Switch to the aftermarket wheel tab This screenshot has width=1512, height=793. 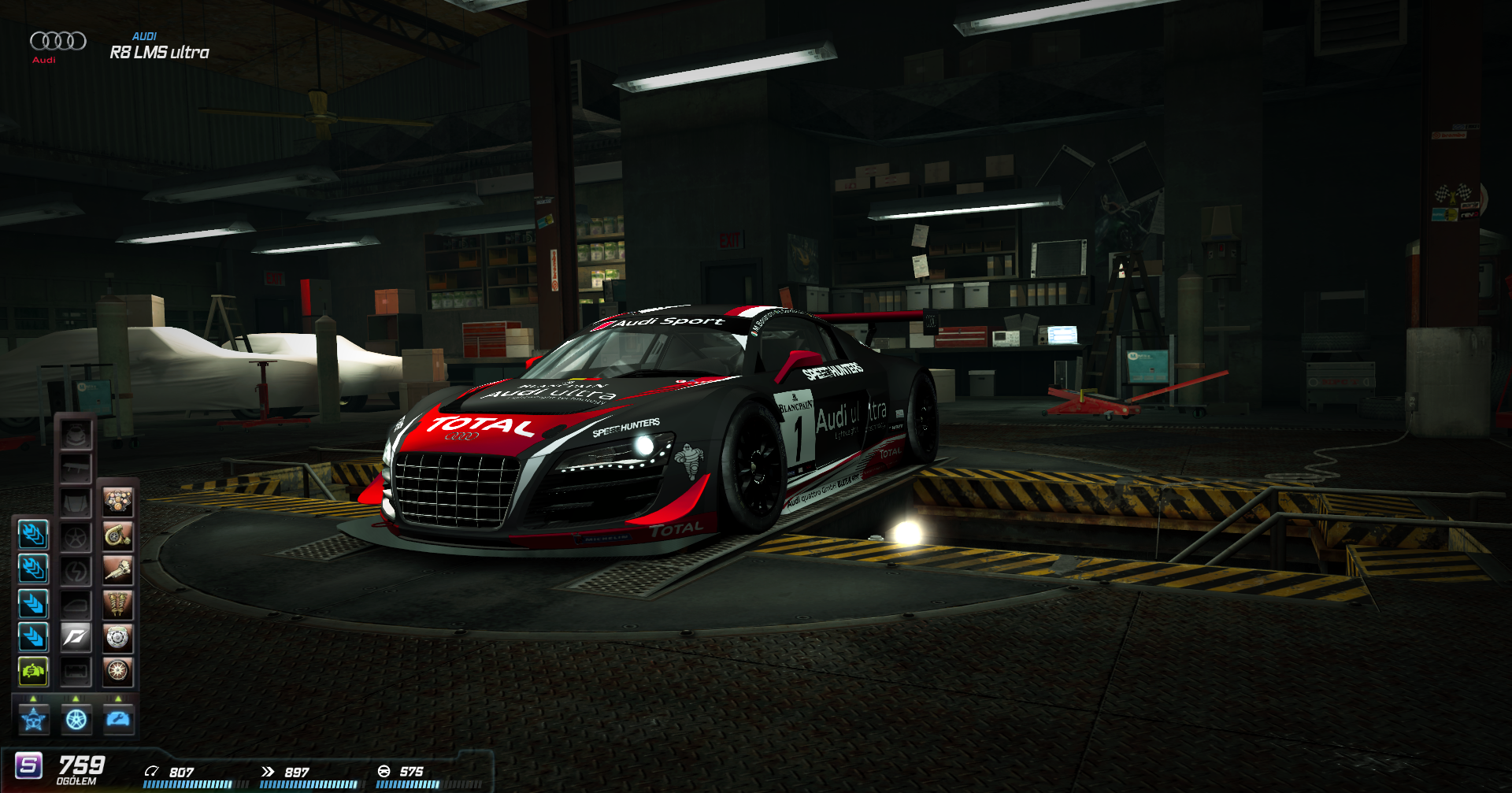76,719
